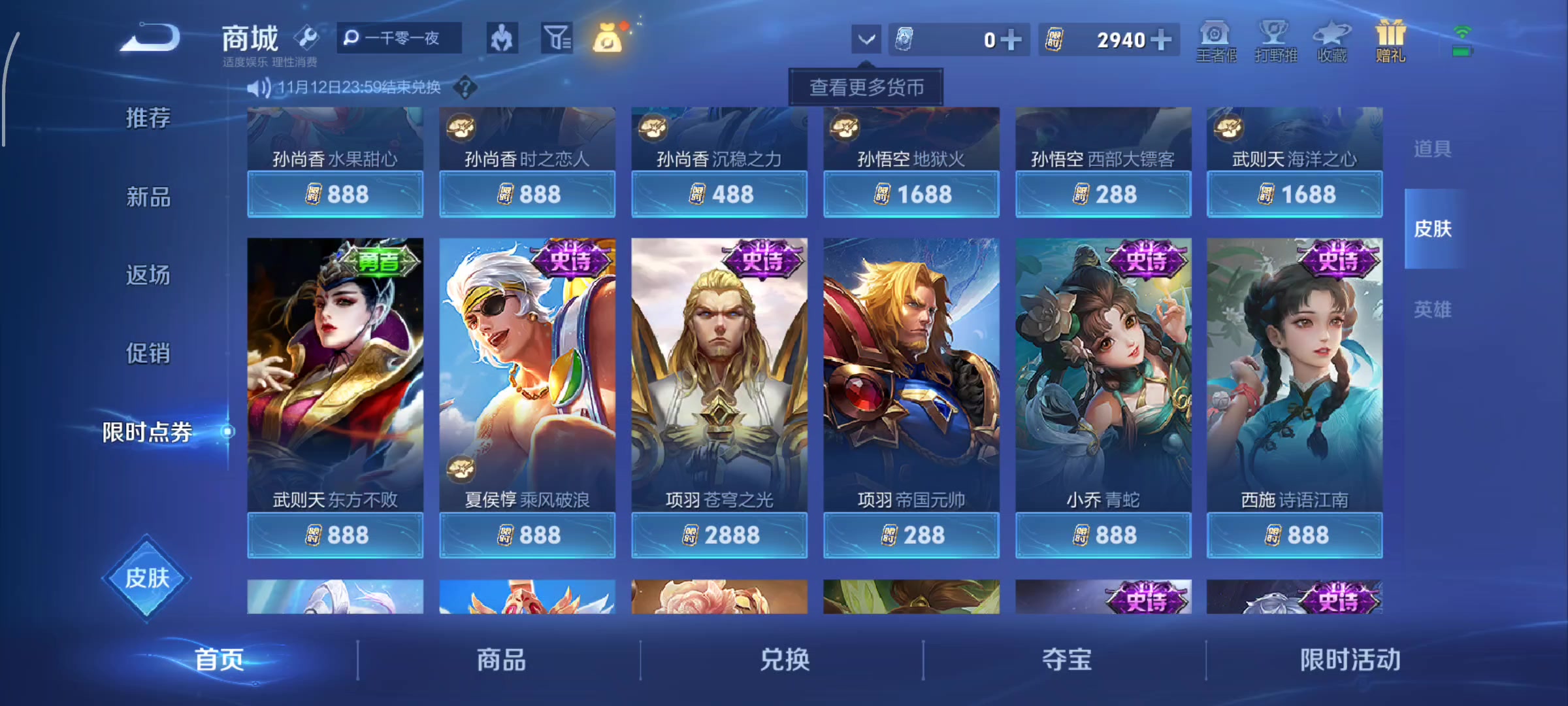This screenshot has height=706, width=1568.
Task: Tap the golden money bag recharge icon
Action: click(608, 39)
